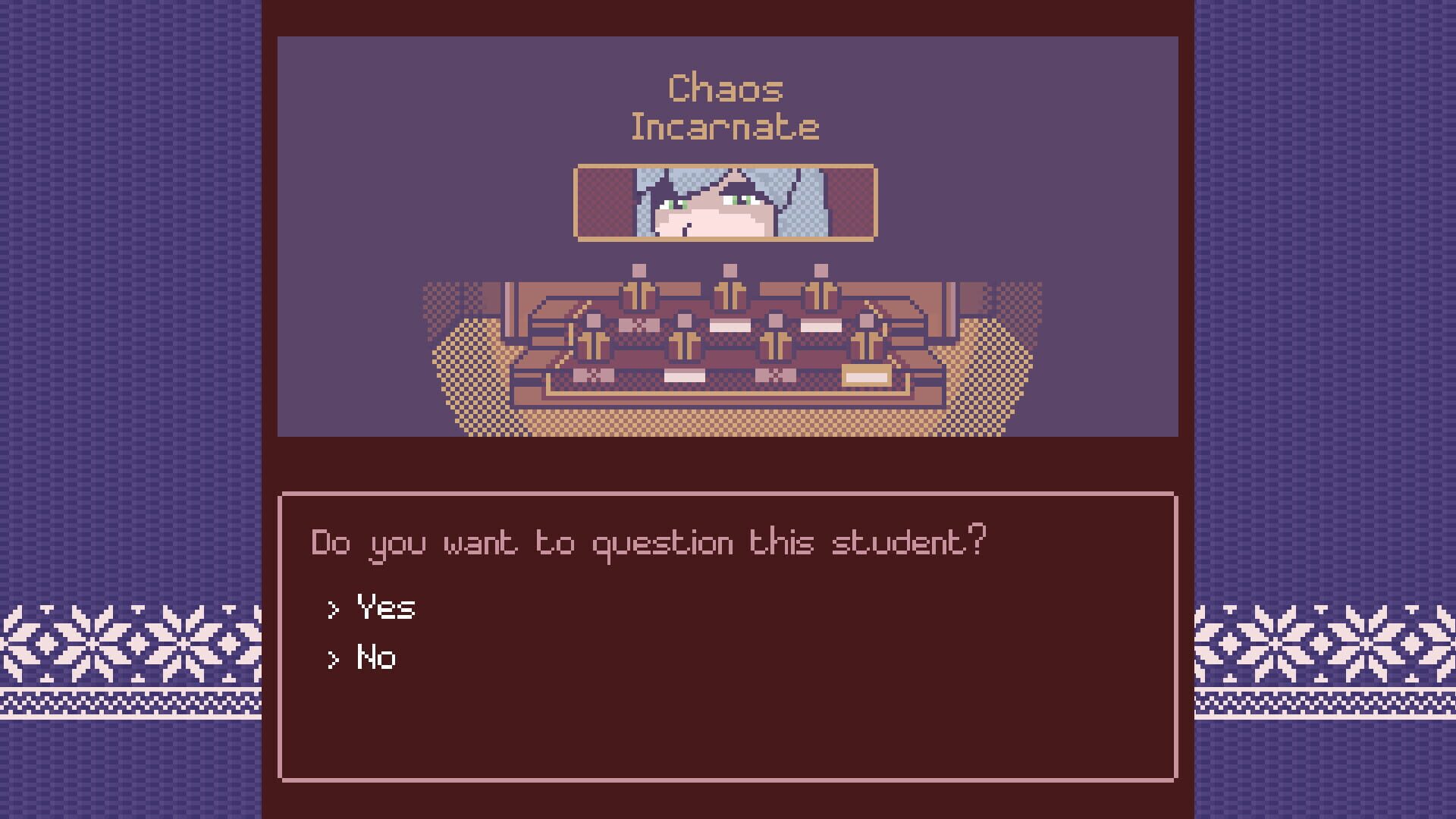Click the patterned book on the front-left desk
This screenshot has height=819, width=1456.
pos(592,375)
